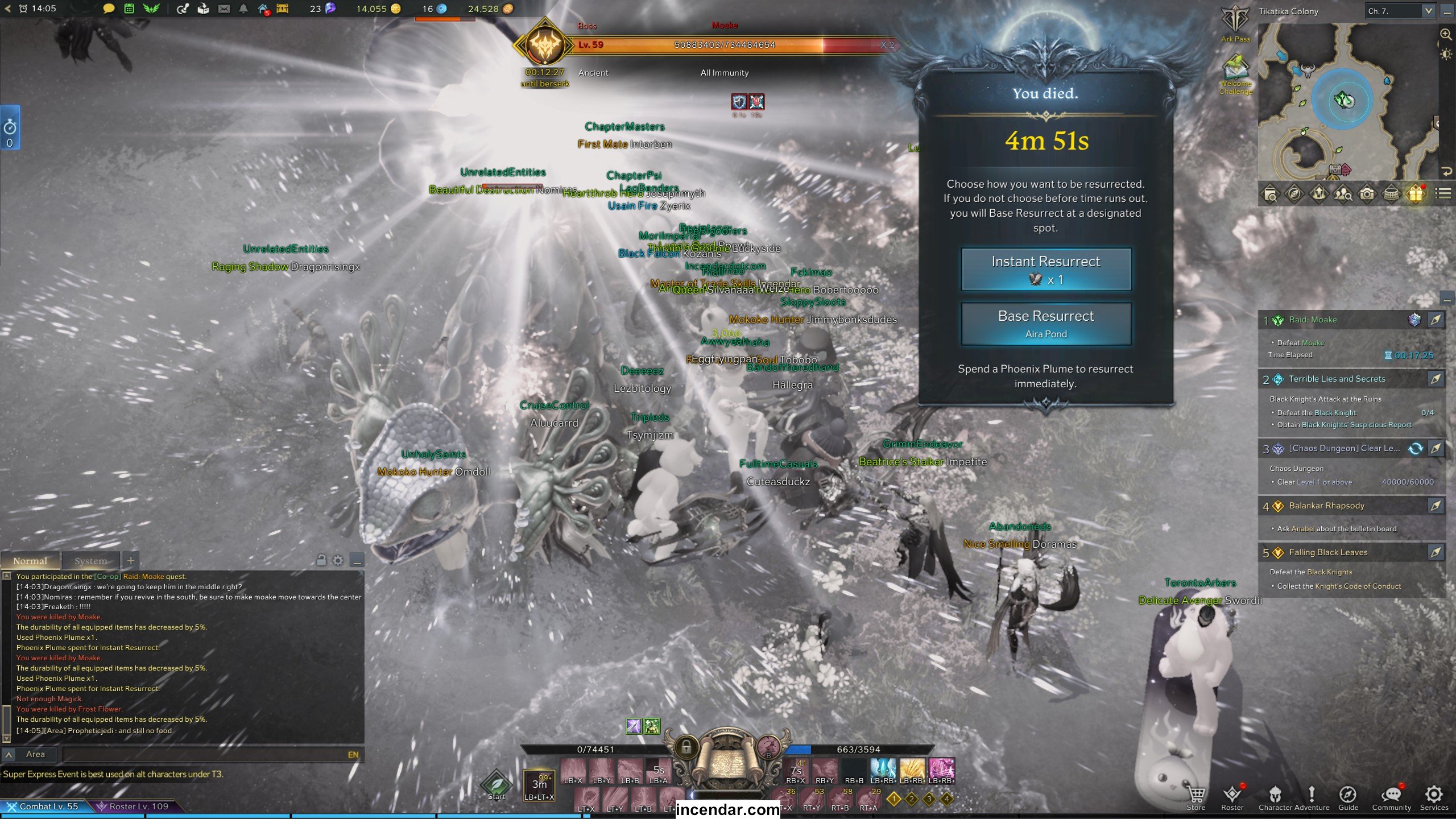Open the gift box icon below minimap
The image size is (1456, 819).
click(1416, 194)
